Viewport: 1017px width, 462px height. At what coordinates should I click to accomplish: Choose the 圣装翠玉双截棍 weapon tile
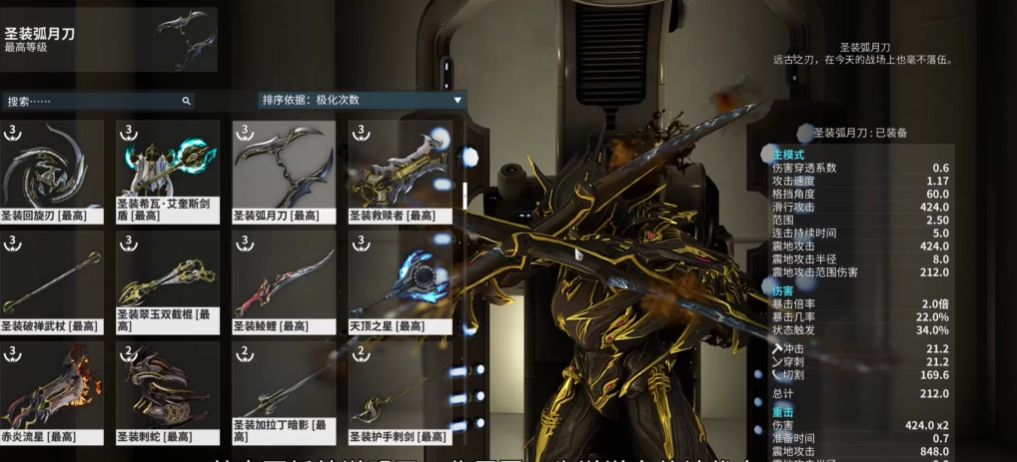tap(167, 281)
